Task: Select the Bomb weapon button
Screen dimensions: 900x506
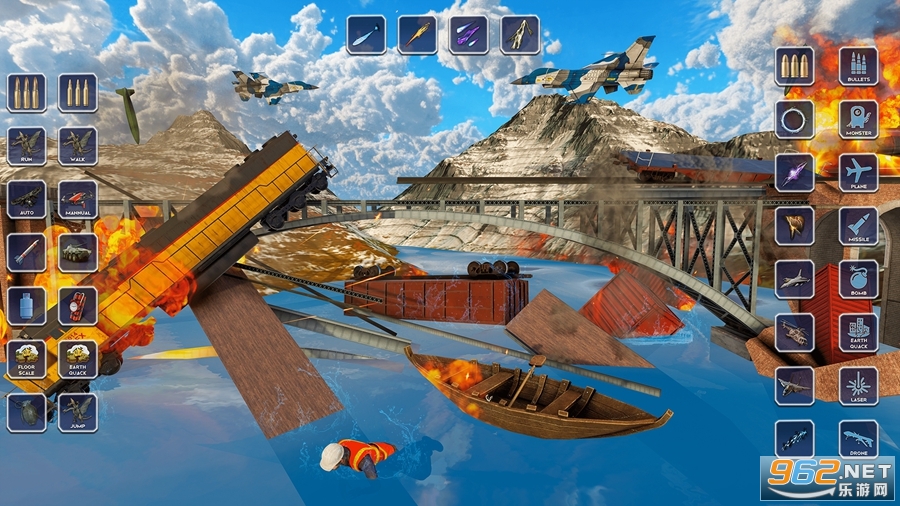Action: [858, 279]
